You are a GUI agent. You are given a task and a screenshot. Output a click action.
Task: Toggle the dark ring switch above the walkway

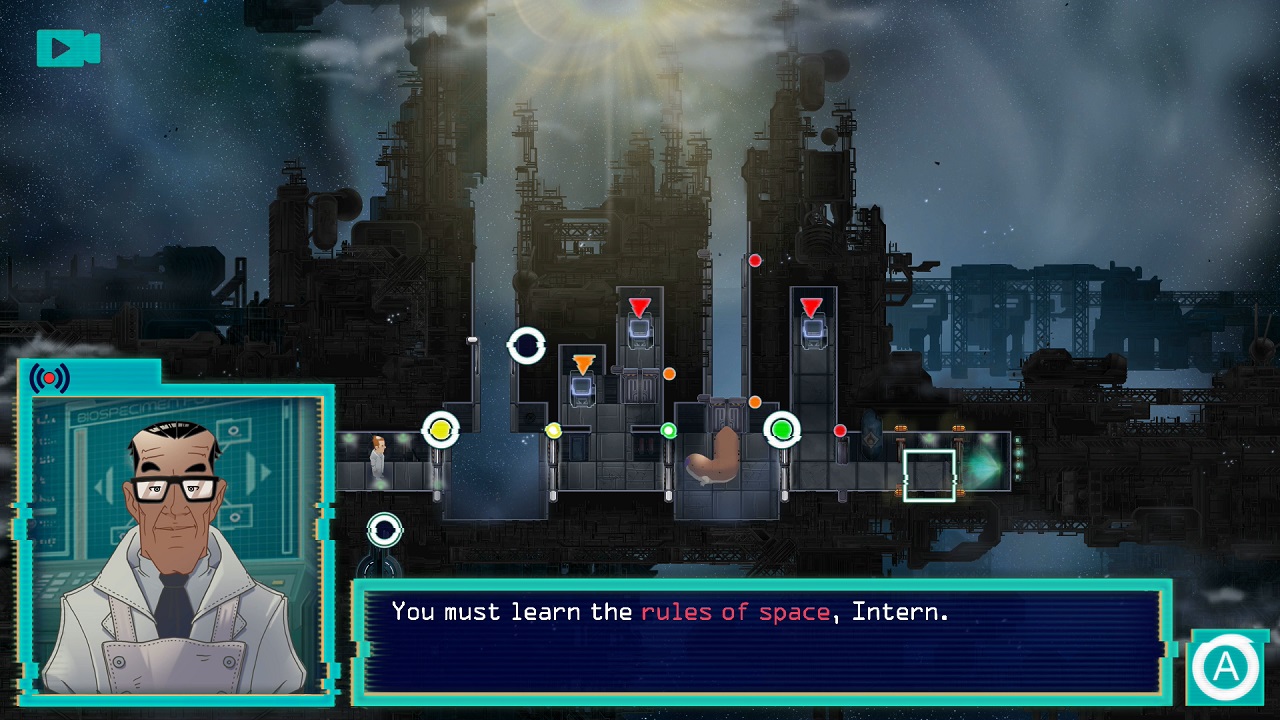(528, 347)
